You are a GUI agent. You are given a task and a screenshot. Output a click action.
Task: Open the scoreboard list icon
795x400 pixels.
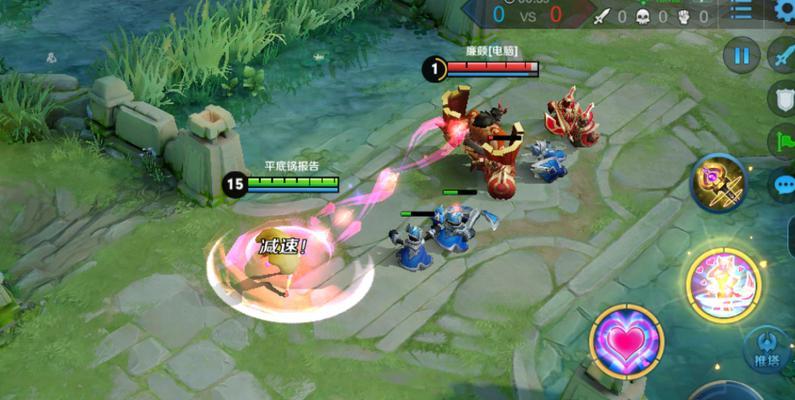pyautogui.click(x=741, y=11)
